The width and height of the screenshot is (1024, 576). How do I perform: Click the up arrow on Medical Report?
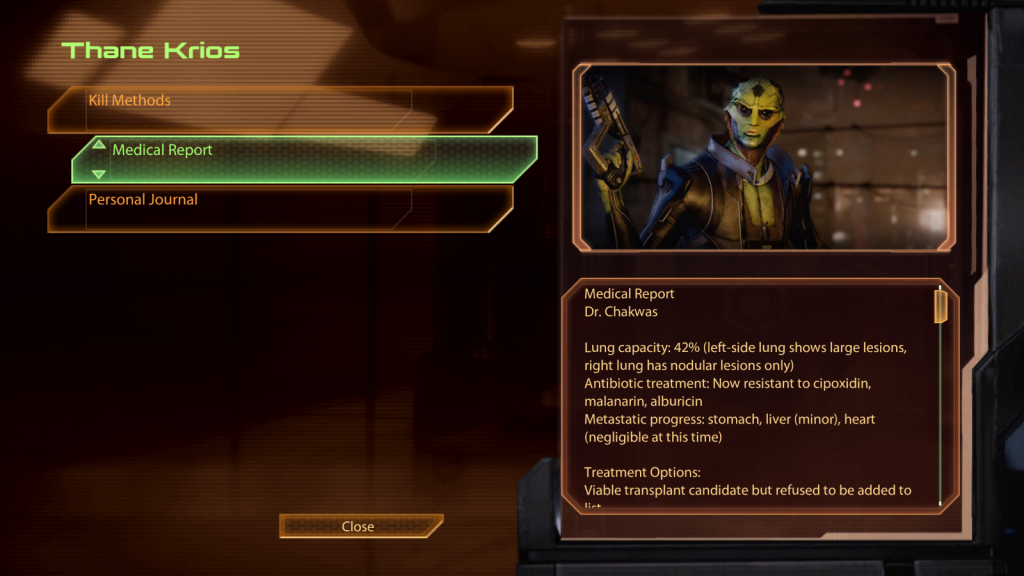pos(98,145)
